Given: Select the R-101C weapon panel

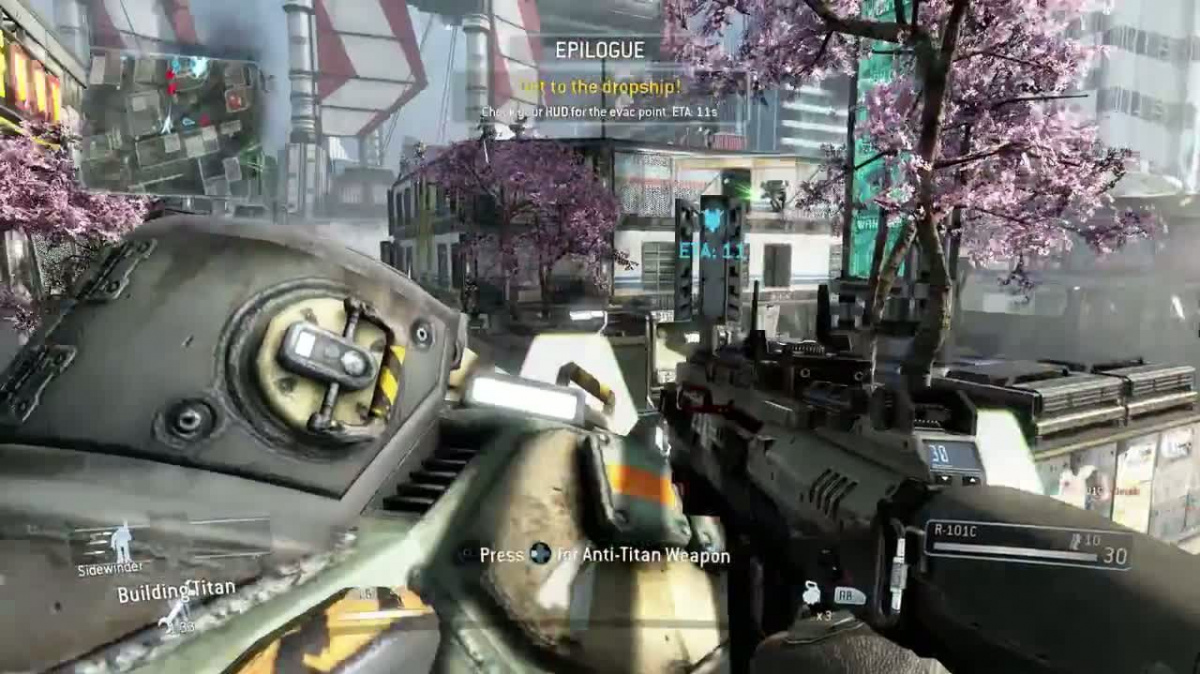Looking at the screenshot, I should (x=1028, y=545).
